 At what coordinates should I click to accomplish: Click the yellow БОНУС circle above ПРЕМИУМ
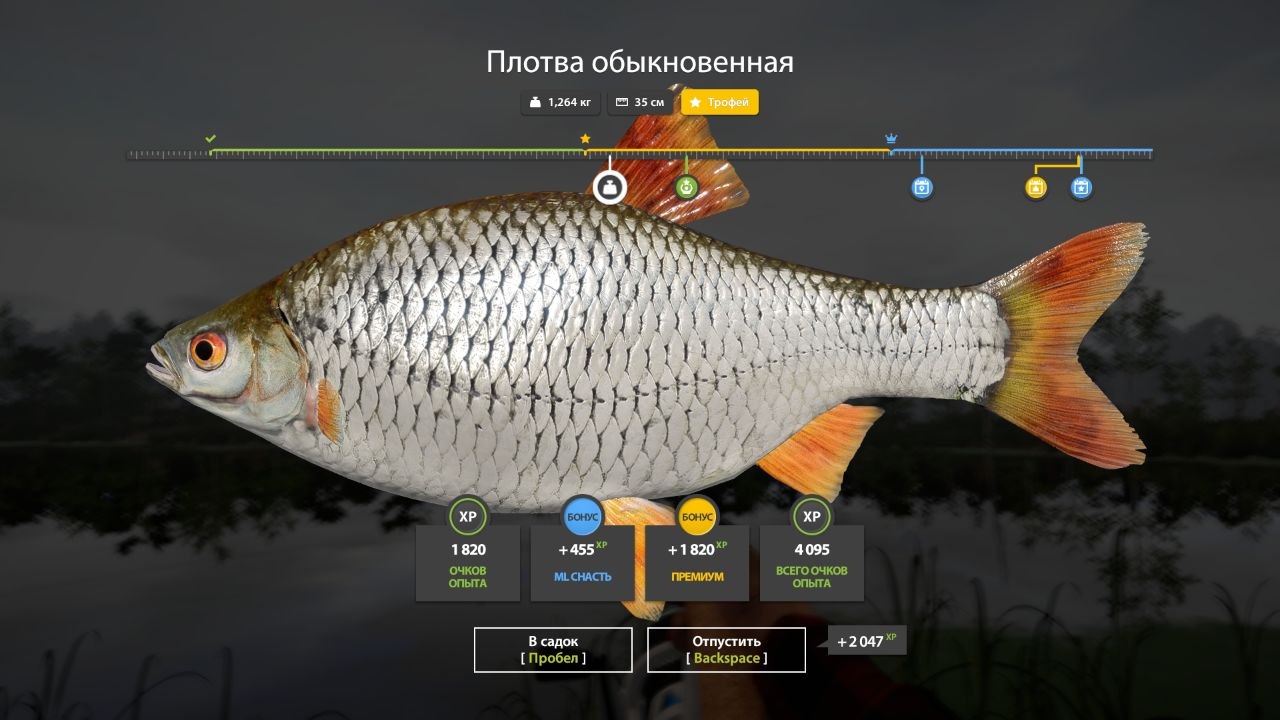pyautogui.click(x=696, y=517)
